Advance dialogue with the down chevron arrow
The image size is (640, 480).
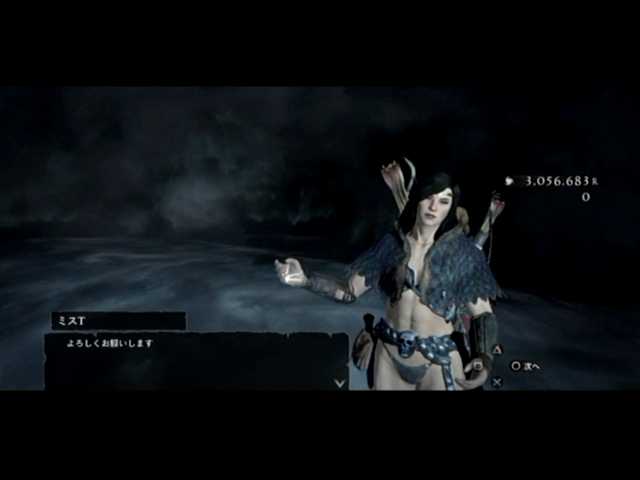coord(339,382)
